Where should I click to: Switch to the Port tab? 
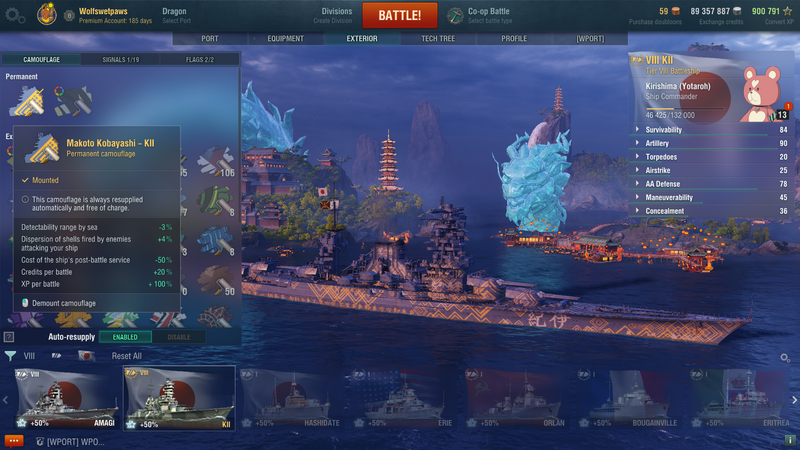(209, 38)
